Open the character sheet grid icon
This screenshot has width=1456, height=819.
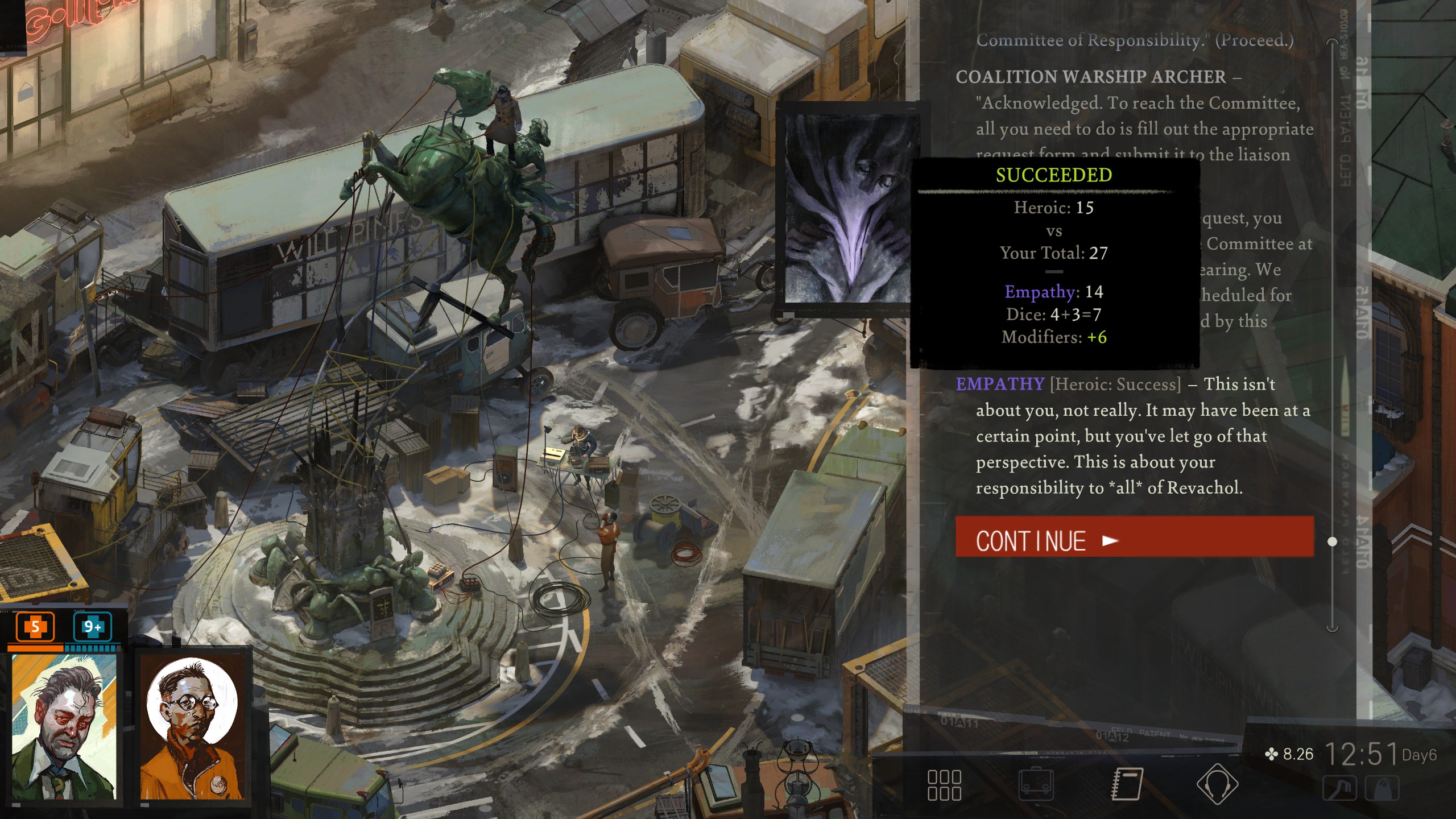click(x=944, y=785)
